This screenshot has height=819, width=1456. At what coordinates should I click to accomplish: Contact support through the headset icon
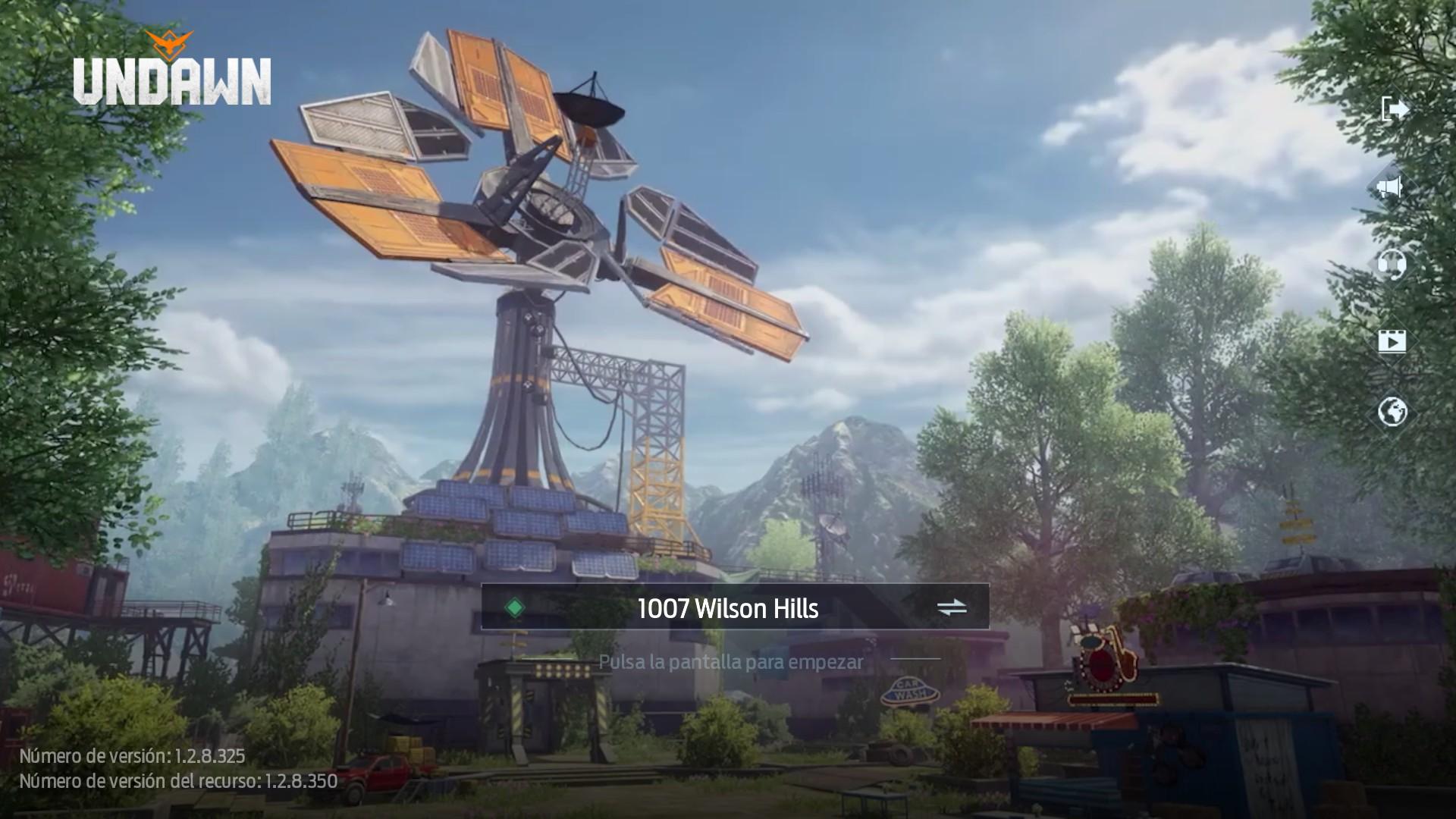point(1392,264)
